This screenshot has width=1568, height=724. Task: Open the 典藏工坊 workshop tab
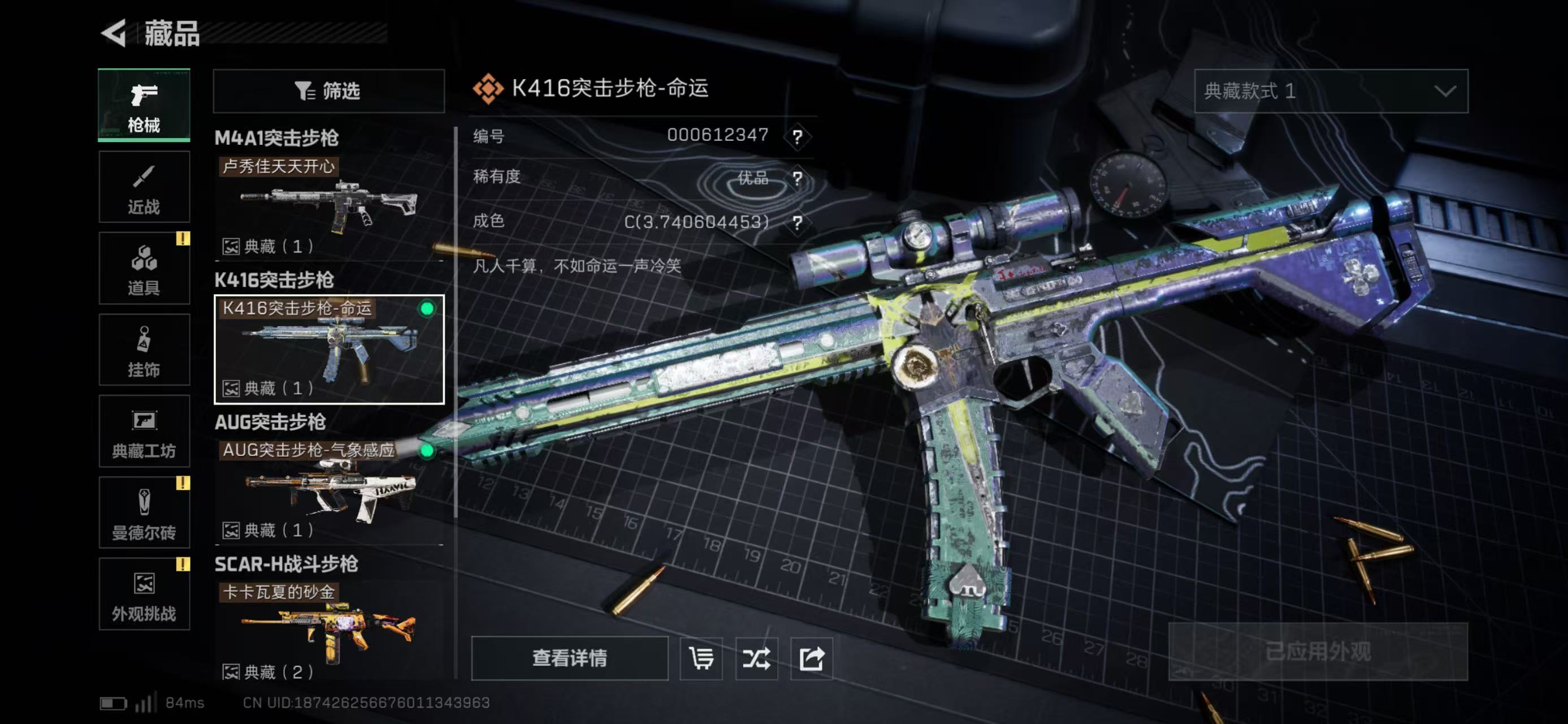[x=144, y=431]
